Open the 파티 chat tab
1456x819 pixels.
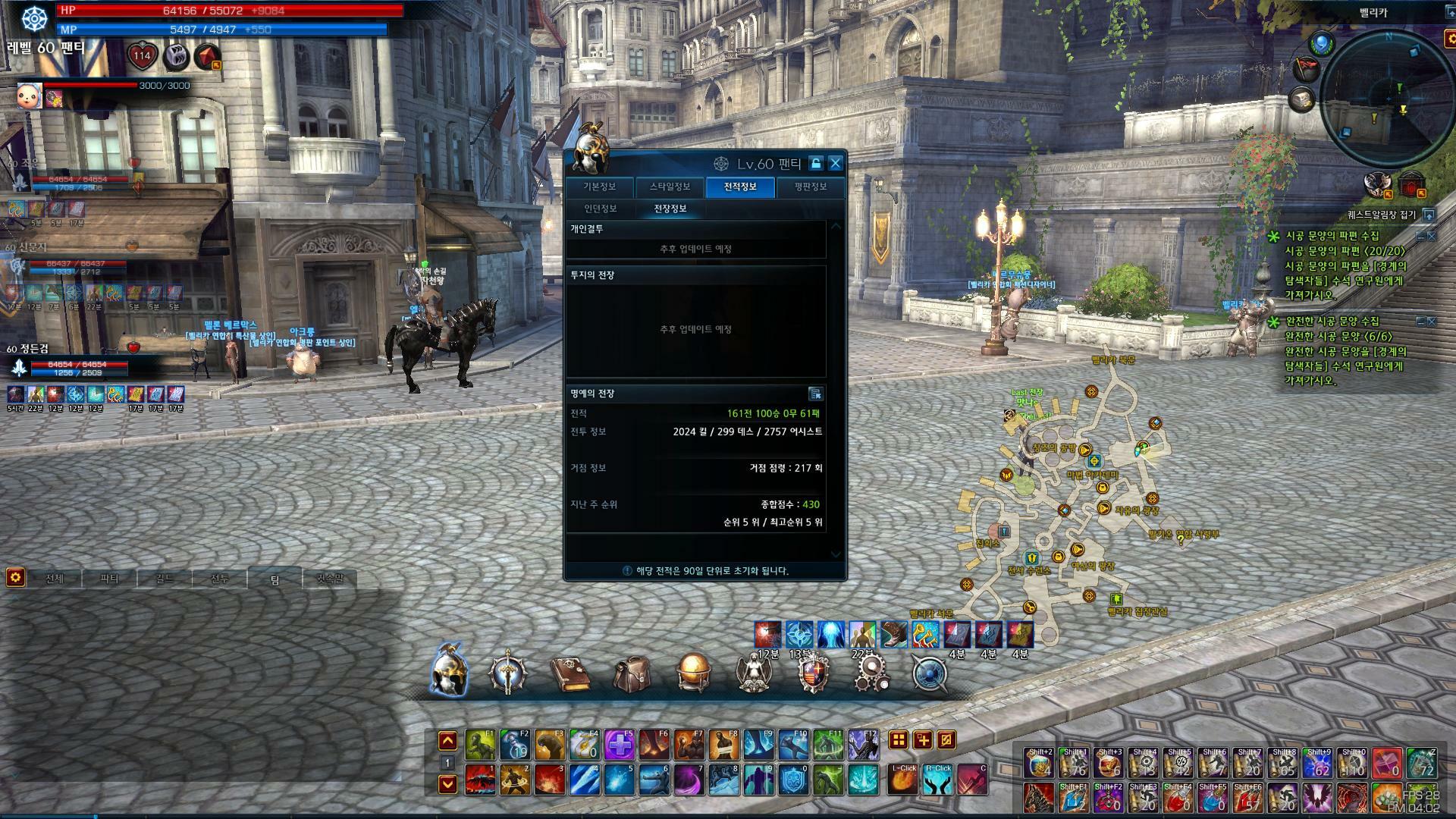click(109, 579)
